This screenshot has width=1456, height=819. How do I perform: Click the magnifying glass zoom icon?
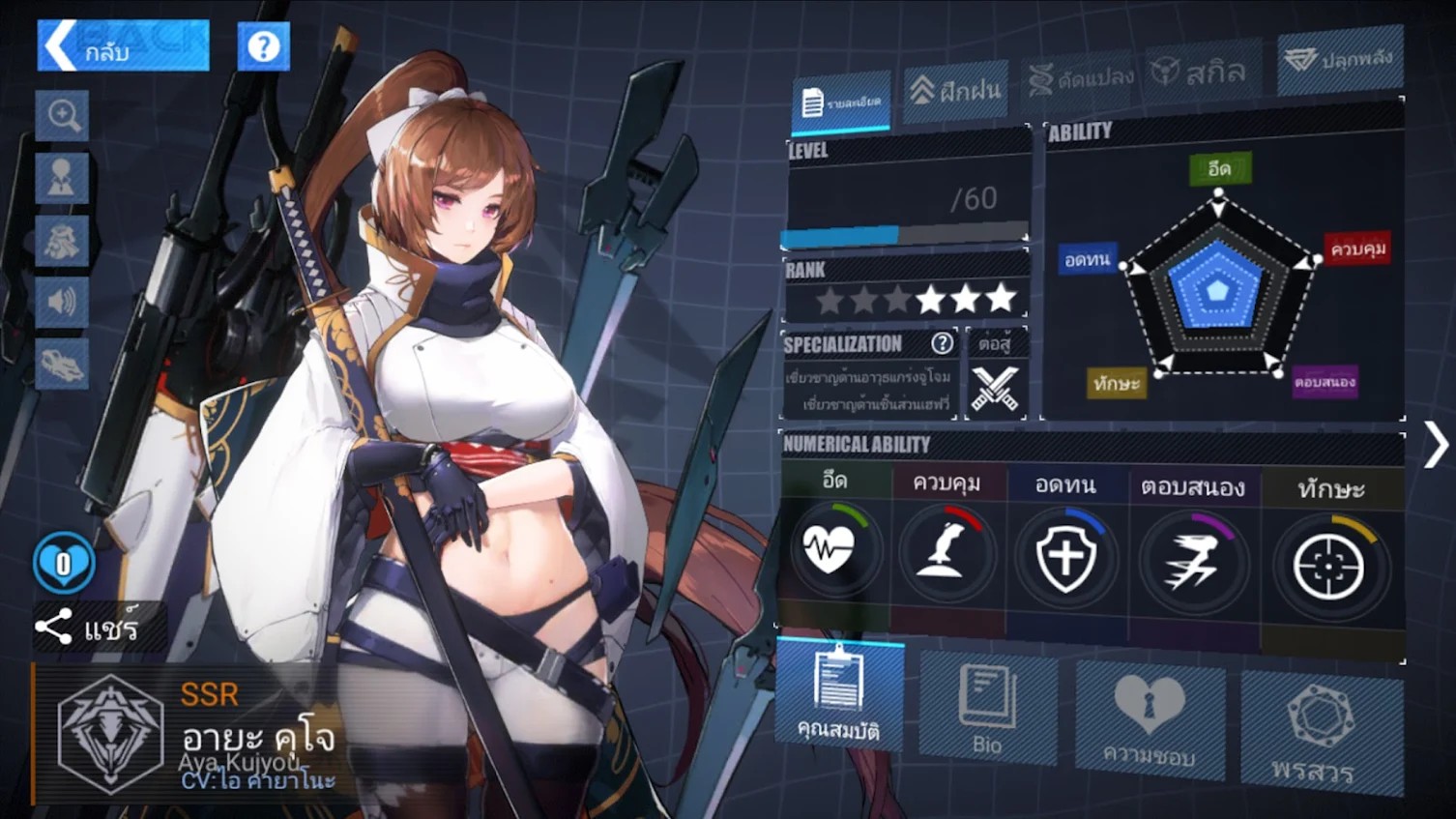click(63, 116)
